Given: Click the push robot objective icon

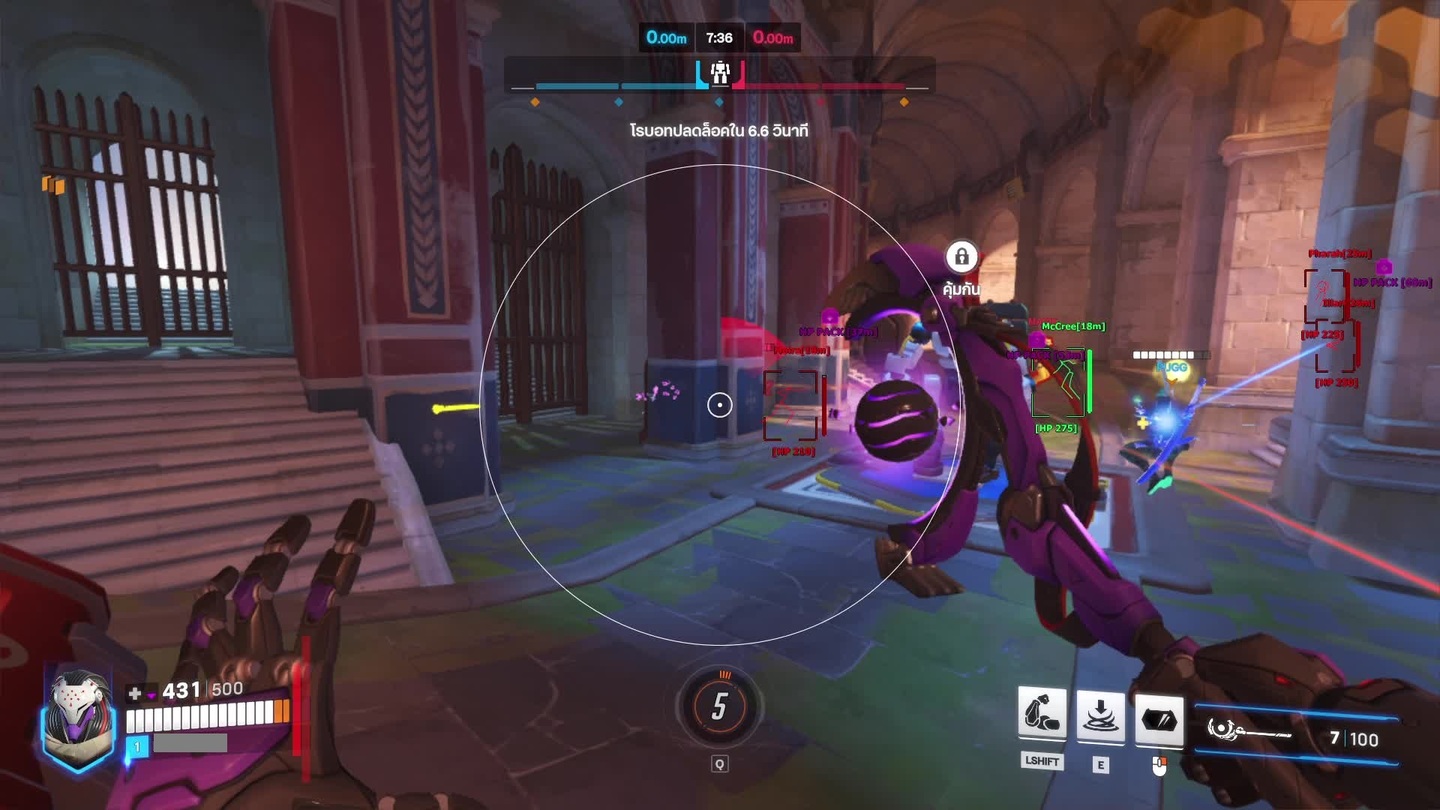Looking at the screenshot, I should point(720,73).
